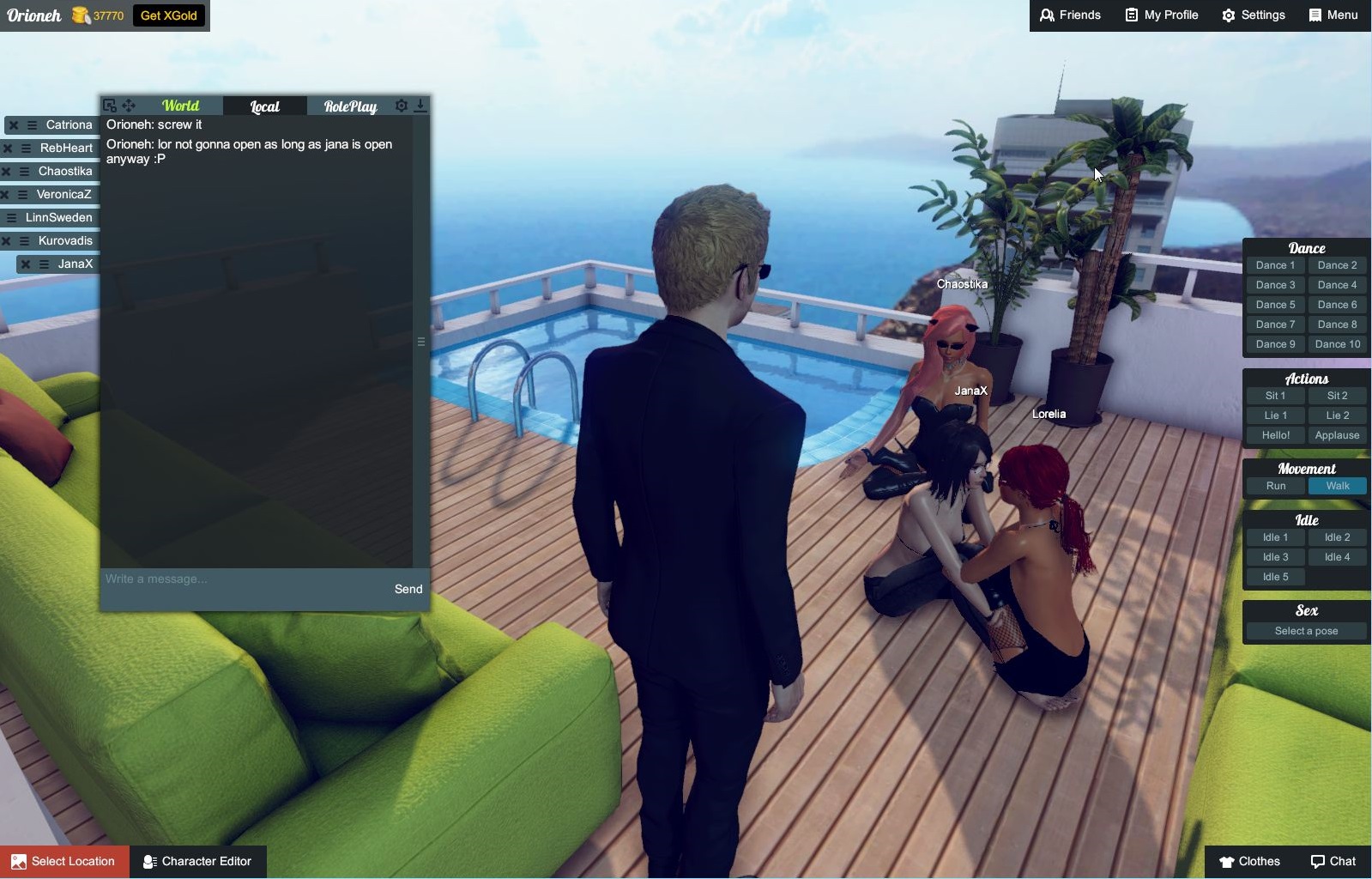Select the move chat window icon
This screenshot has width=1372, height=879.
(129, 106)
